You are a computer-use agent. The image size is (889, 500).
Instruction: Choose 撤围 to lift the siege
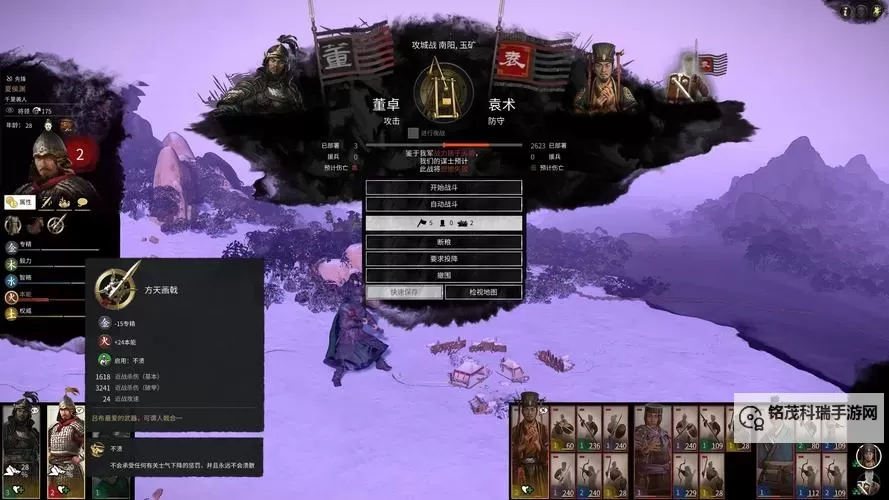(x=443, y=275)
